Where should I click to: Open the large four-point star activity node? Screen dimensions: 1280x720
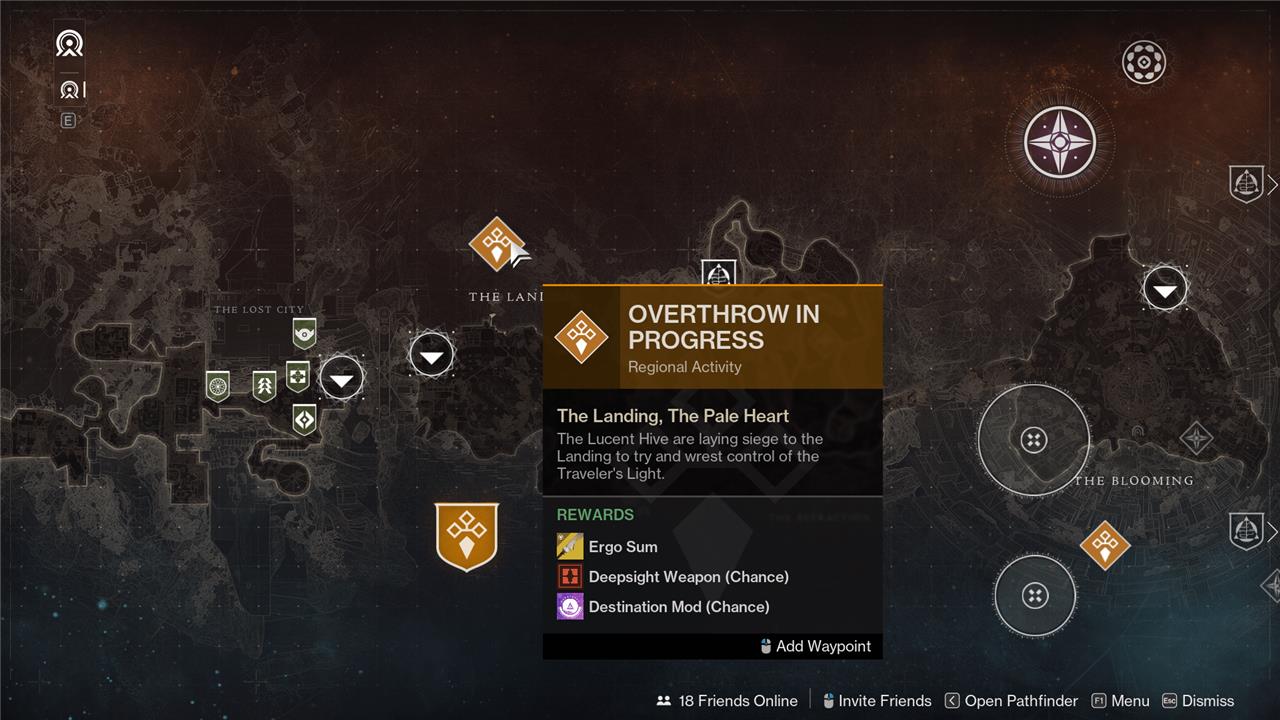tap(1060, 142)
